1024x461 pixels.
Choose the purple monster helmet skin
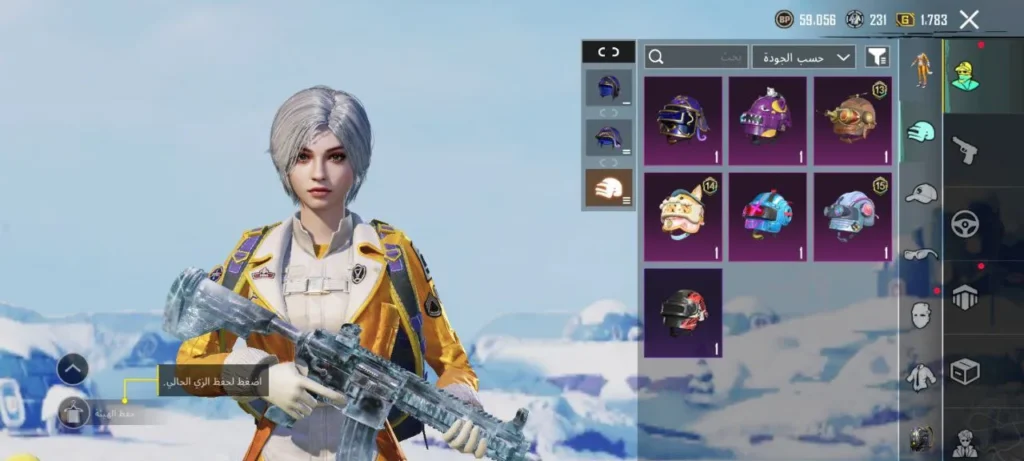coord(767,121)
